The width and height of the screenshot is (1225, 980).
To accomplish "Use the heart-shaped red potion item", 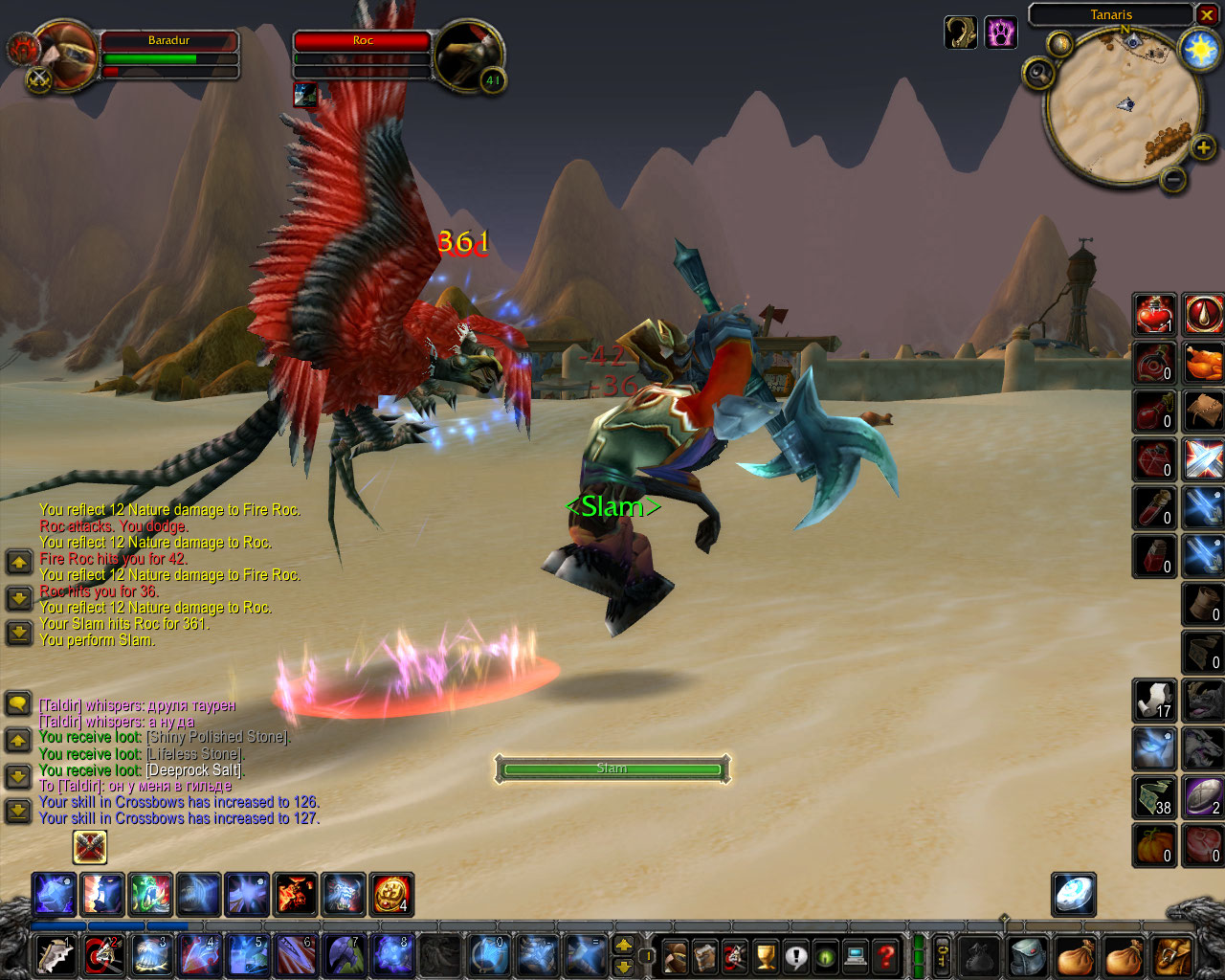I will 1154,314.
